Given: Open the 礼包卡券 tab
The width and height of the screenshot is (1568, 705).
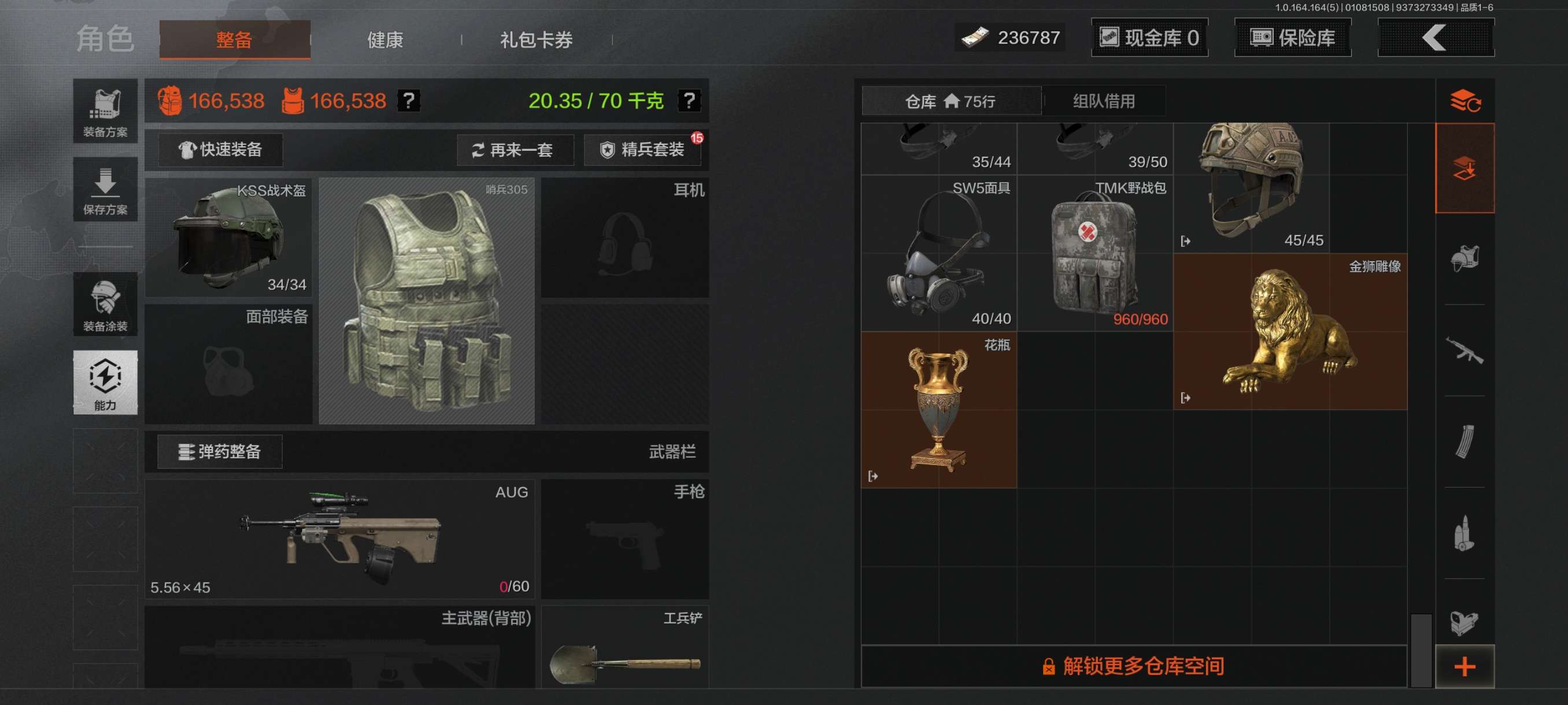Looking at the screenshot, I should pyautogui.click(x=535, y=40).
